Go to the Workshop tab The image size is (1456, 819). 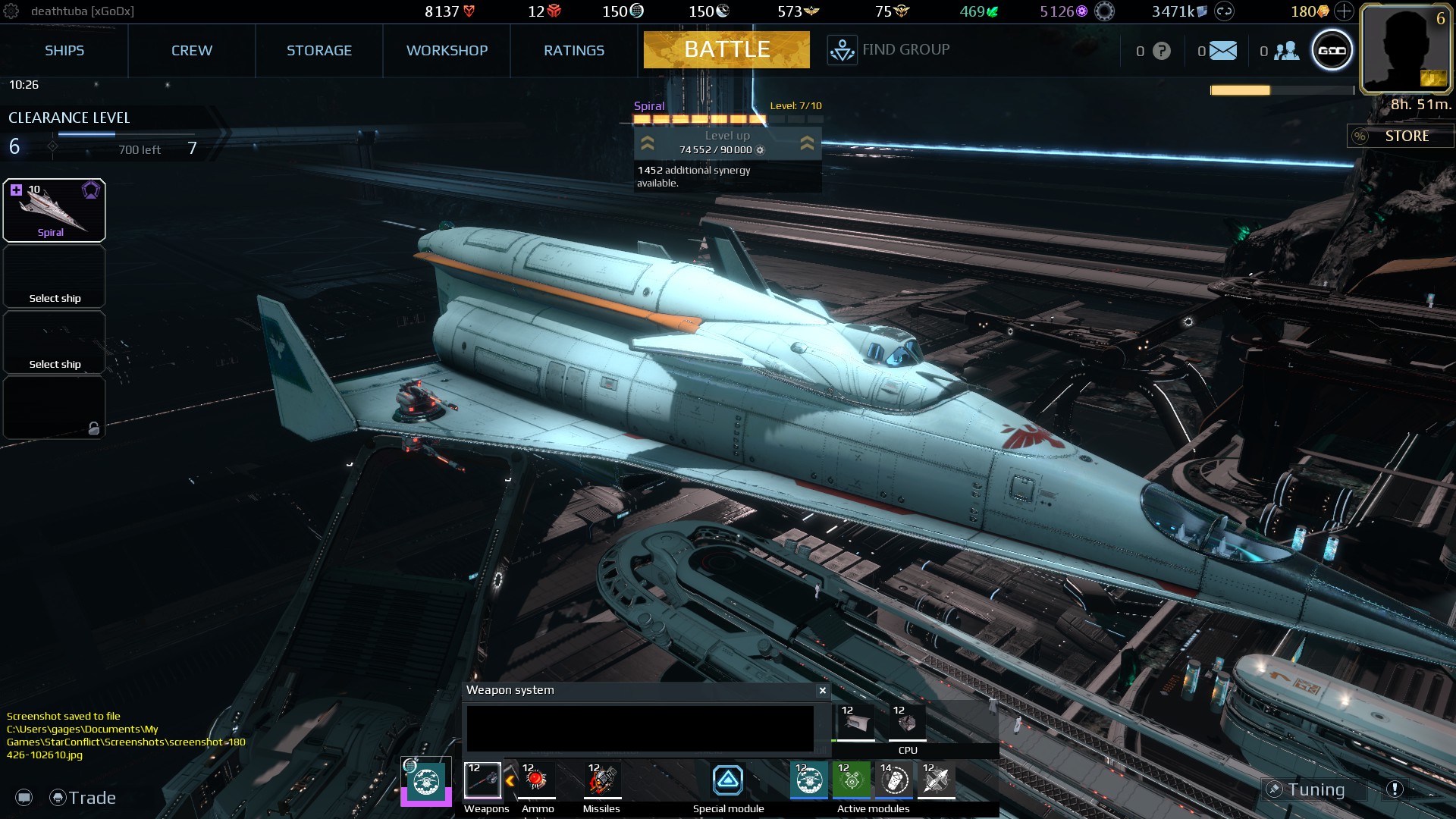tap(447, 51)
